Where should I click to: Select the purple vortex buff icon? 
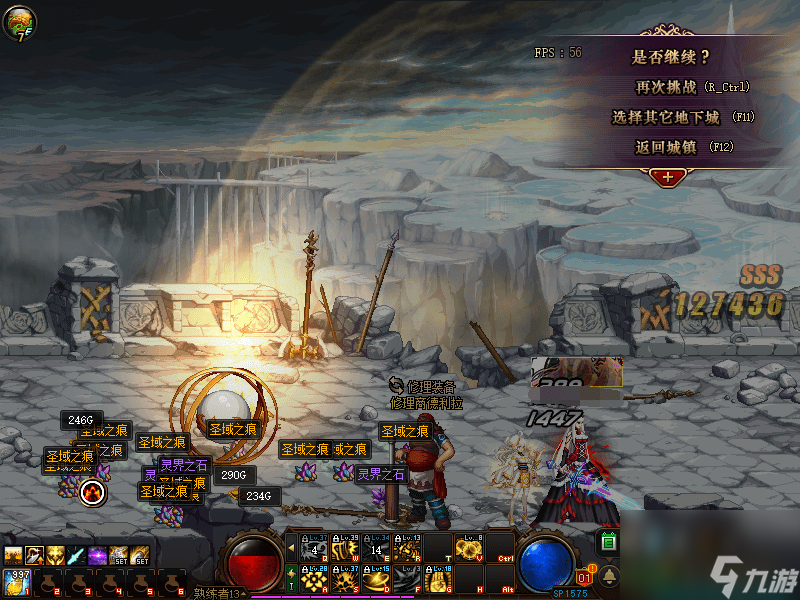pos(98,554)
